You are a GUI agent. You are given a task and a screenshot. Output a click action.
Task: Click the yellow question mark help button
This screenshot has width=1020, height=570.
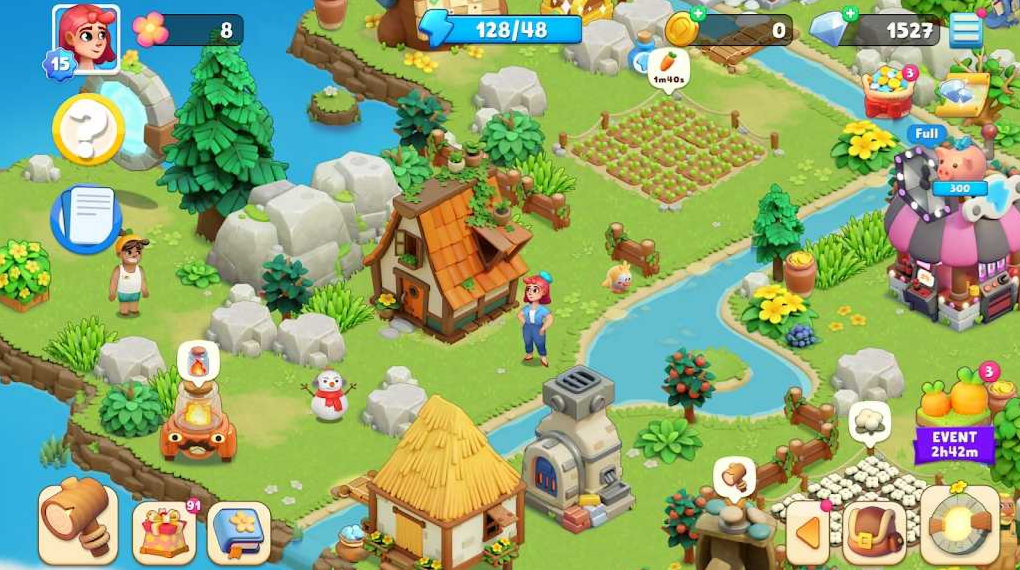click(88, 129)
